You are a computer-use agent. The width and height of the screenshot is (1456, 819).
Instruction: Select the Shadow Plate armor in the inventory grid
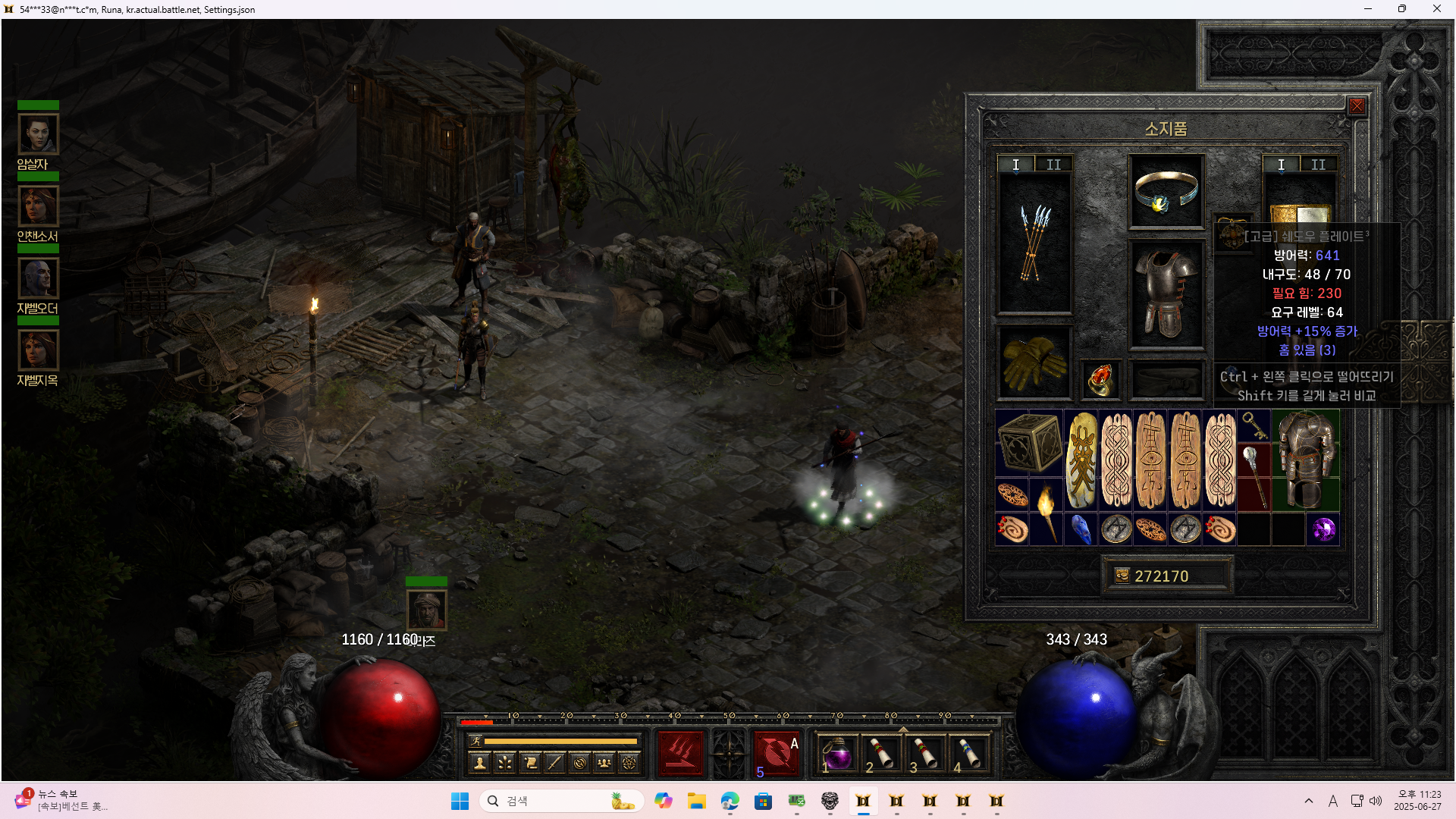tap(1306, 460)
